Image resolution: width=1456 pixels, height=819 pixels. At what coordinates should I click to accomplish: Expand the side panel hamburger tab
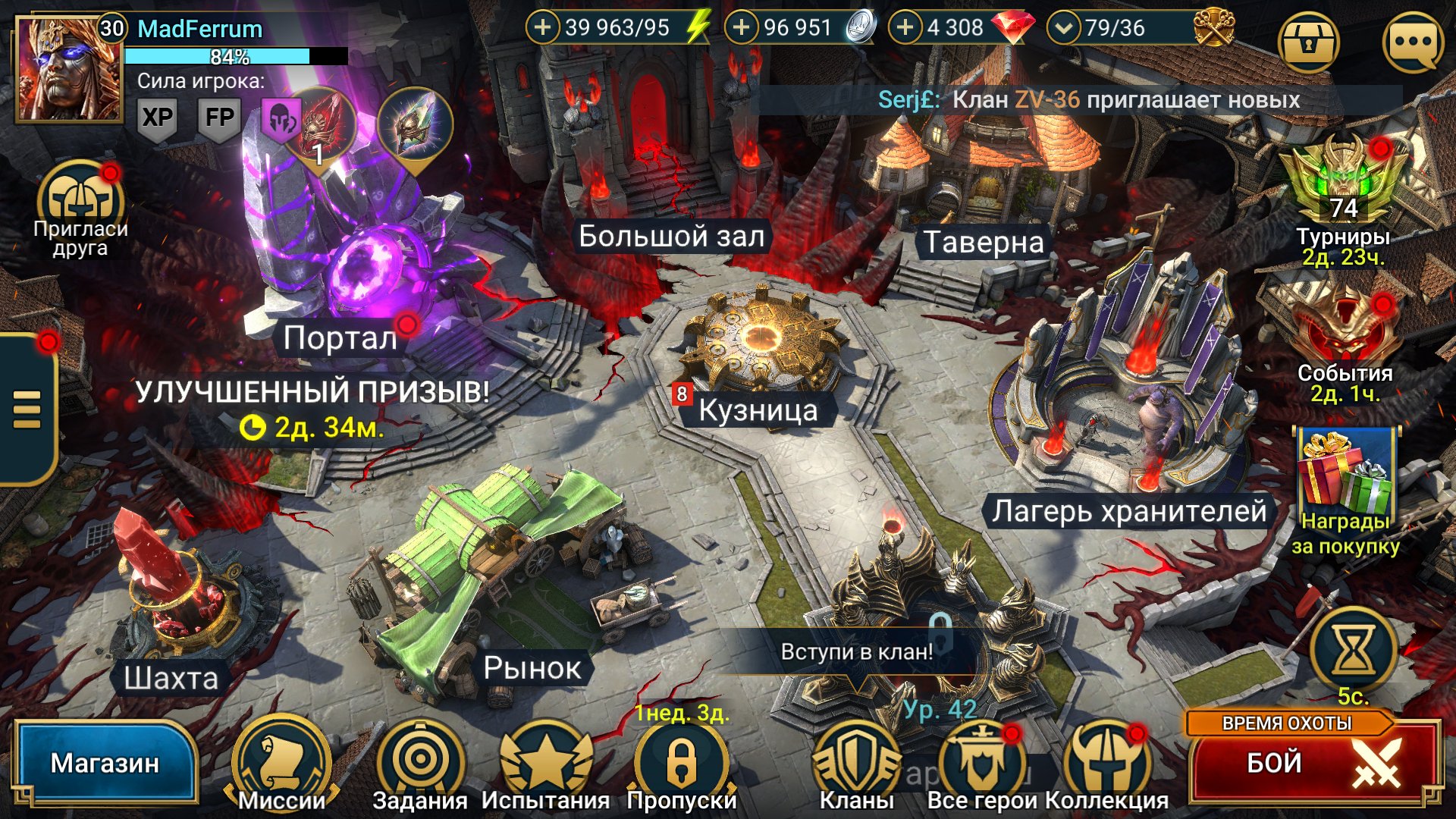click(27, 409)
